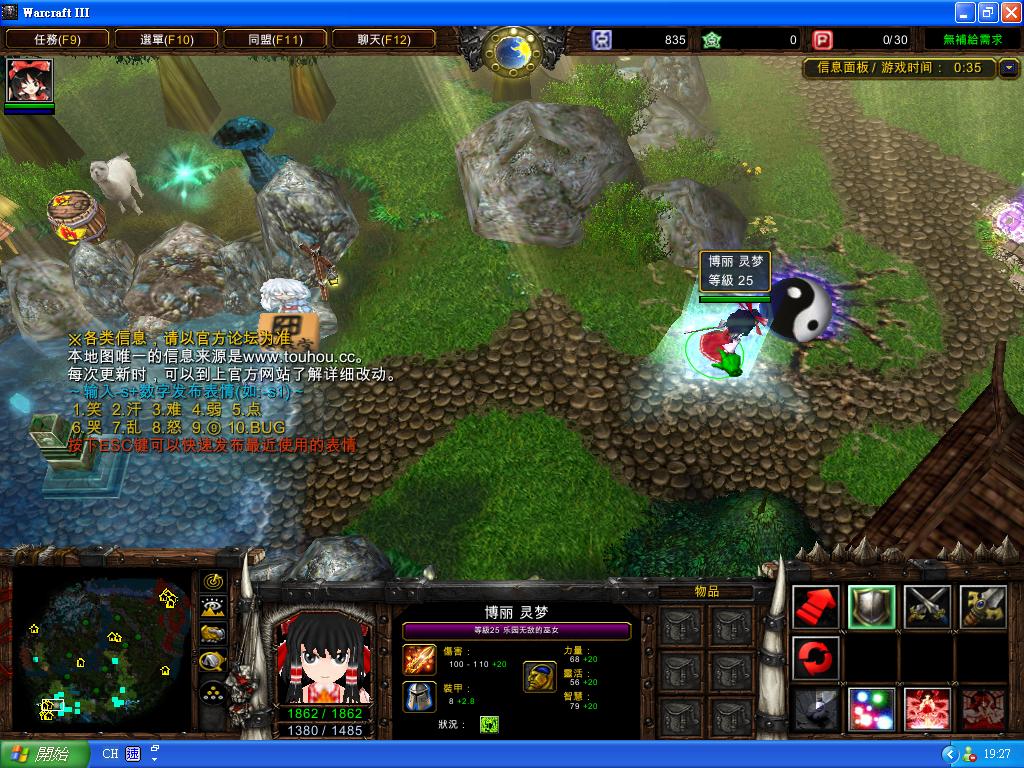Viewport: 1024px width, 768px height.
Task: Collapse the 信息面板 info panel arrow
Action: [1008, 68]
